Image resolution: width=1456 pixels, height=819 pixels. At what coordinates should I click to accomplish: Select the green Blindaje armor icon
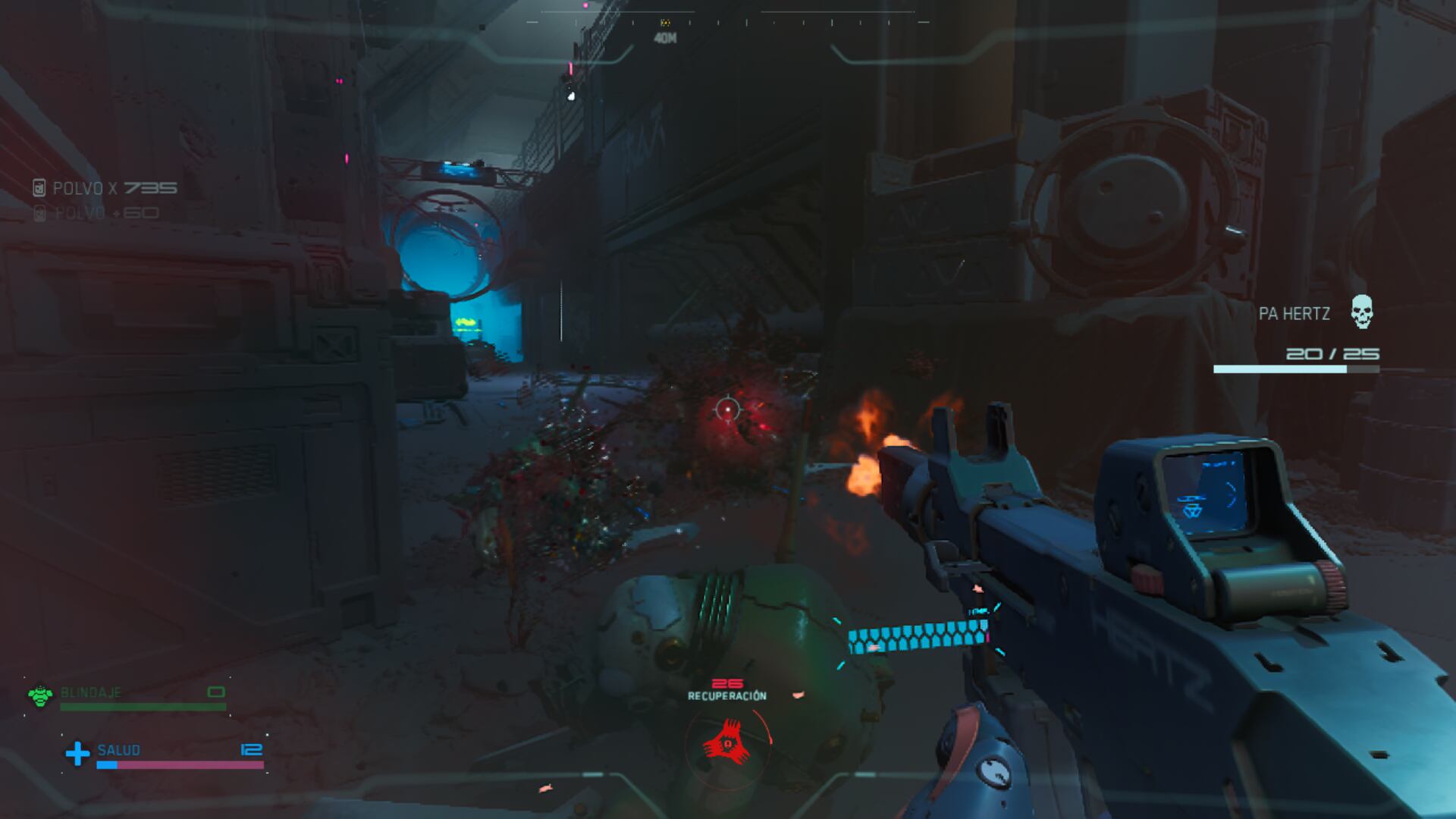[x=39, y=695]
